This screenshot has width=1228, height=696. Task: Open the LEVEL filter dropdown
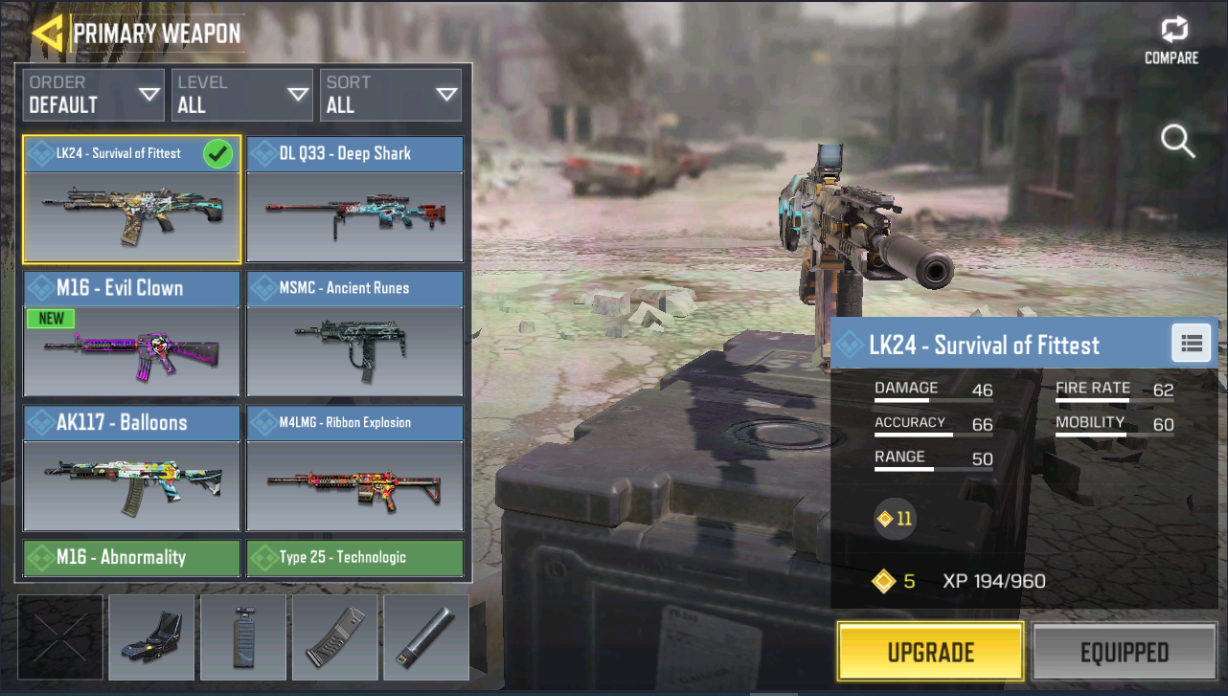[x=241, y=95]
